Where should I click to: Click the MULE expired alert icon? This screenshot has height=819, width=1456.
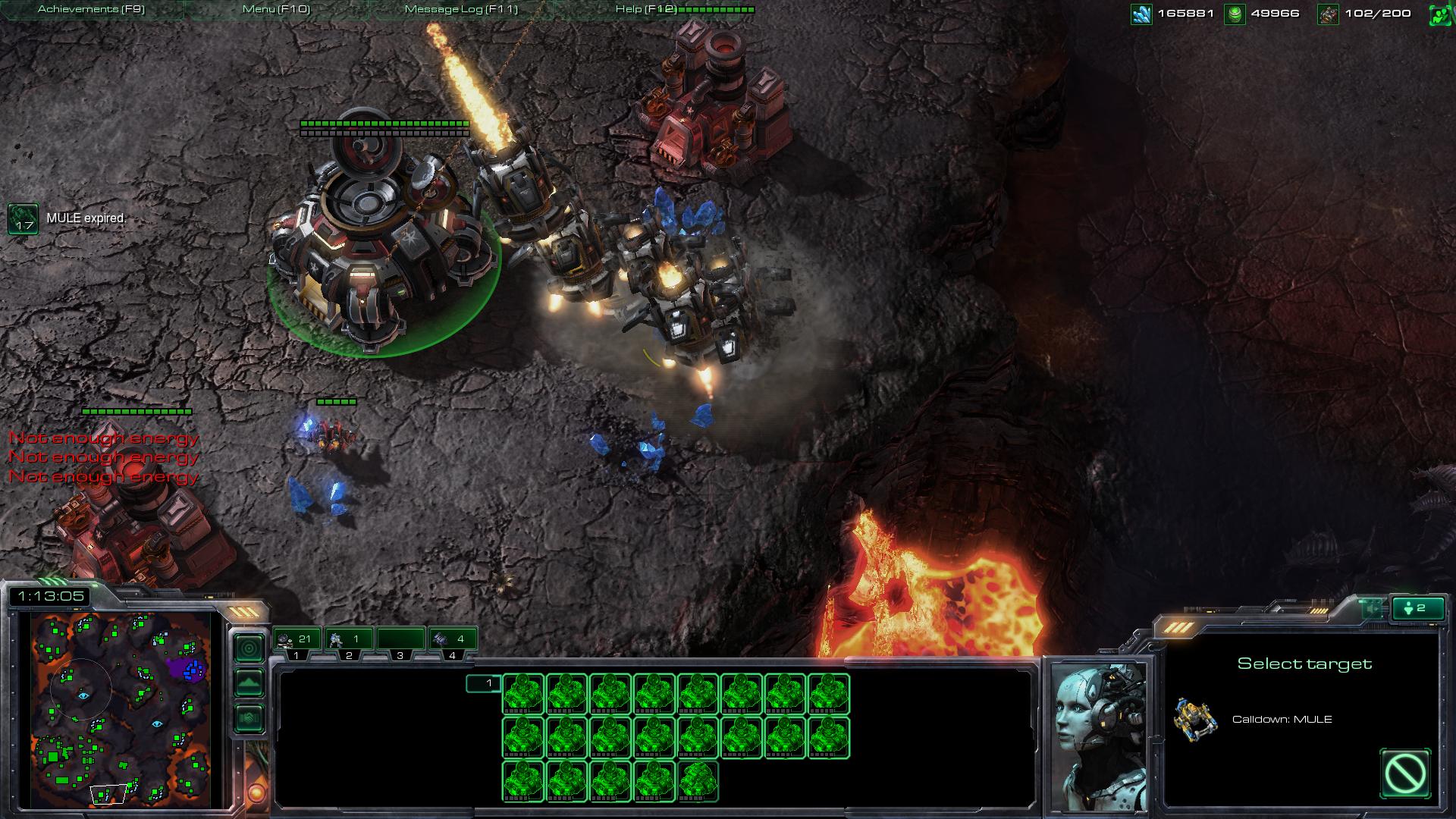pyautogui.click(x=23, y=220)
